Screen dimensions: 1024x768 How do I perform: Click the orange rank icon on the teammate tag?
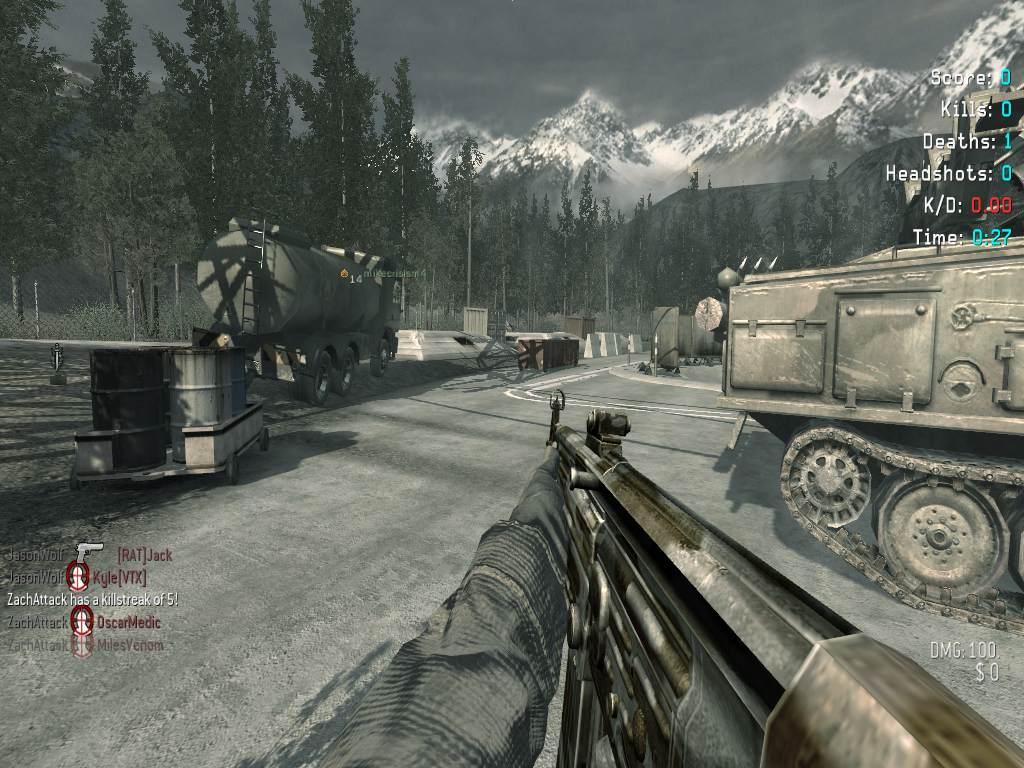[x=345, y=272]
